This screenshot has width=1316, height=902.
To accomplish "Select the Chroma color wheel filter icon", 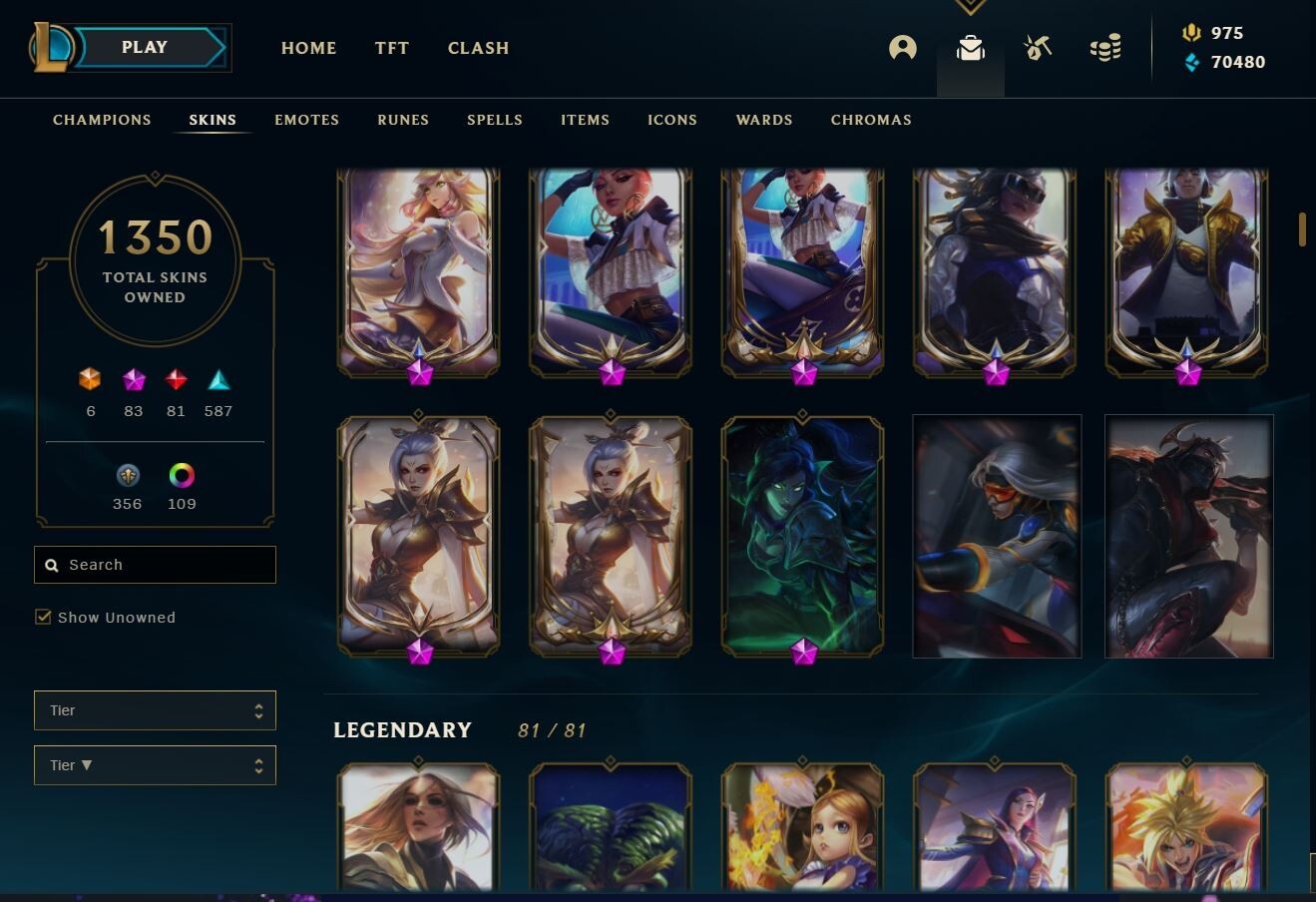I will tap(181, 476).
